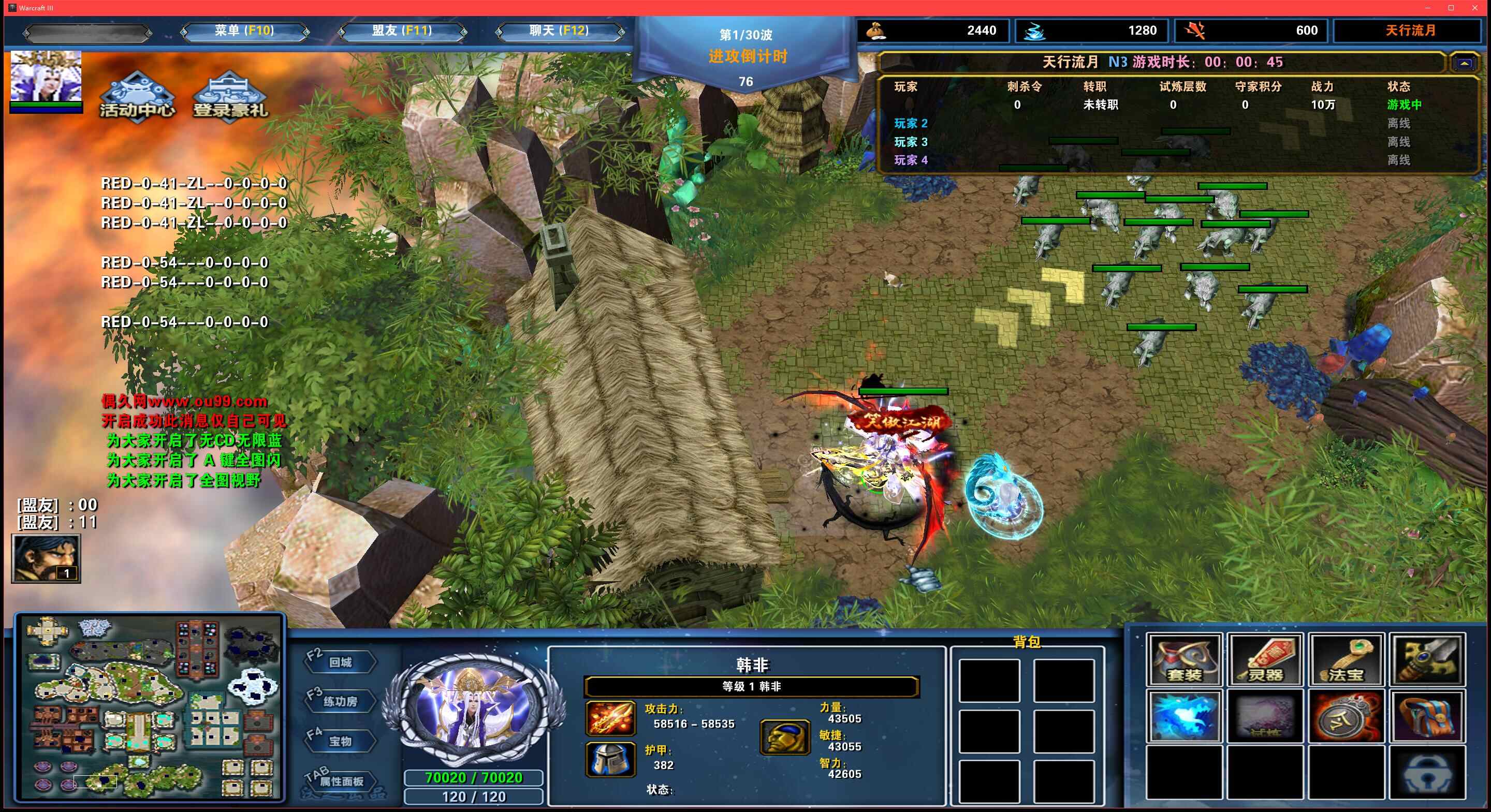Use the fiery 令 token ability
This screenshot has width=1491, height=812.
pyautogui.click(x=1346, y=716)
